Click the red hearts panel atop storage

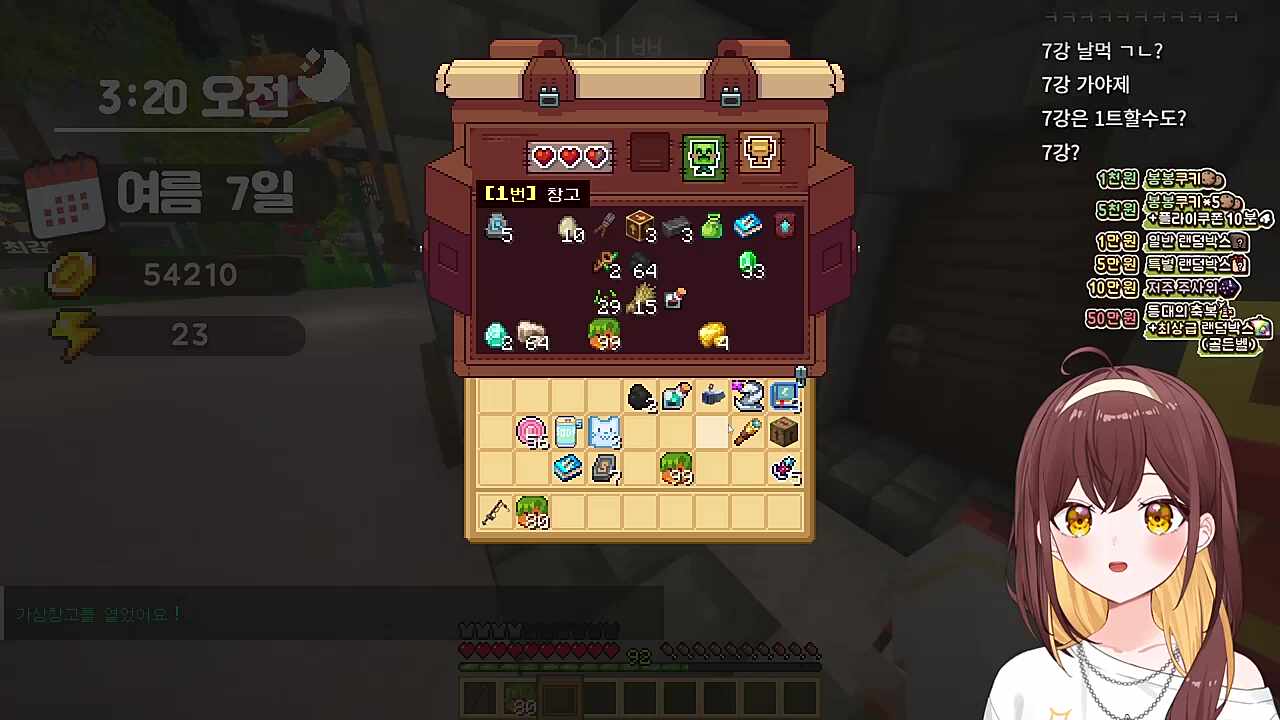click(x=569, y=157)
